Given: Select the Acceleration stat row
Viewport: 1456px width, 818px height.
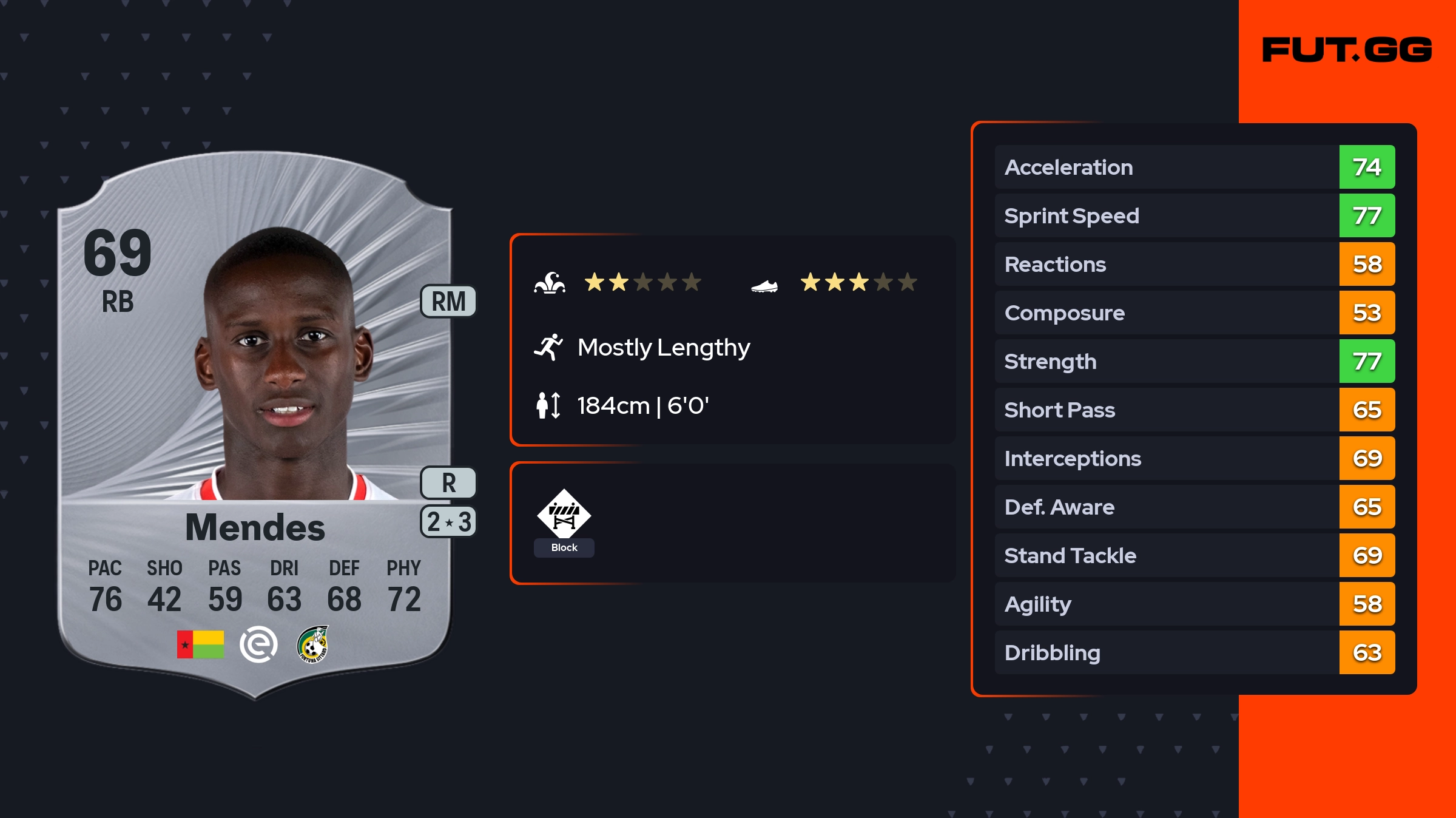Looking at the screenshot, I should pyautogui.click(x=1194, y=167).
